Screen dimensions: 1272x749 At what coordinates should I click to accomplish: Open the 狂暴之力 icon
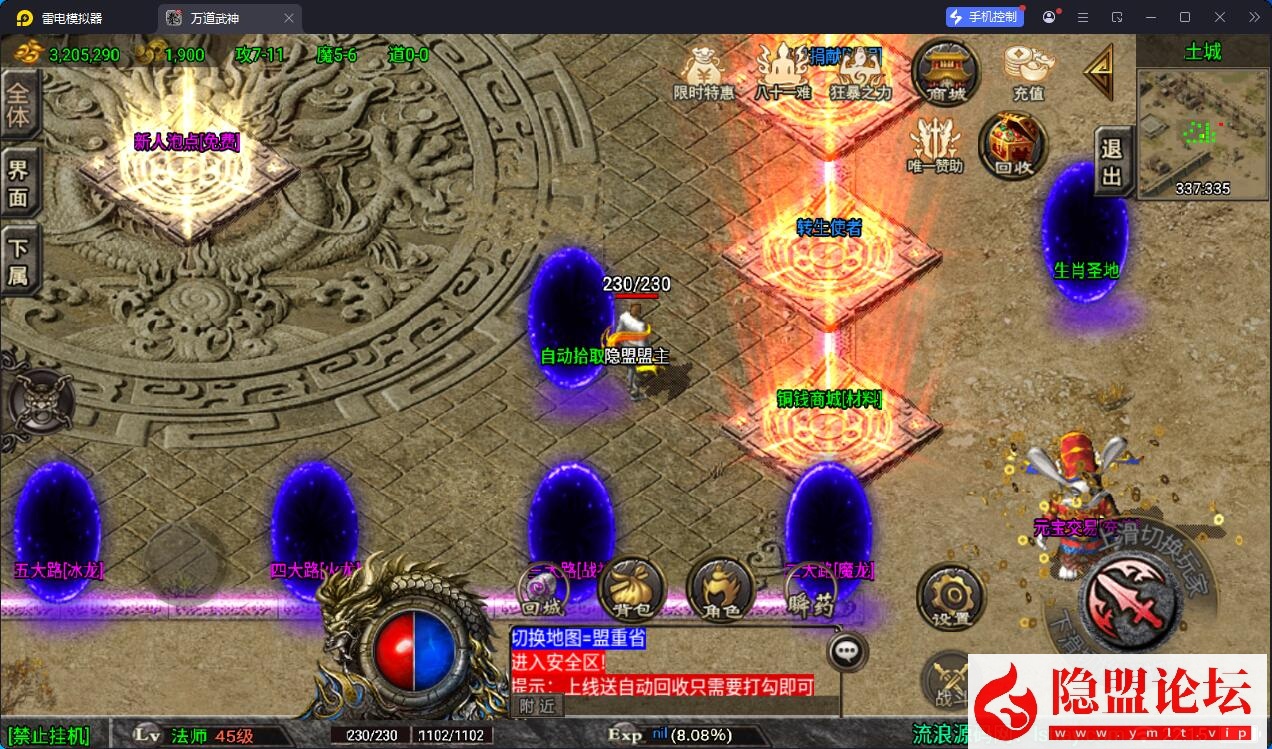pos(860,72)
